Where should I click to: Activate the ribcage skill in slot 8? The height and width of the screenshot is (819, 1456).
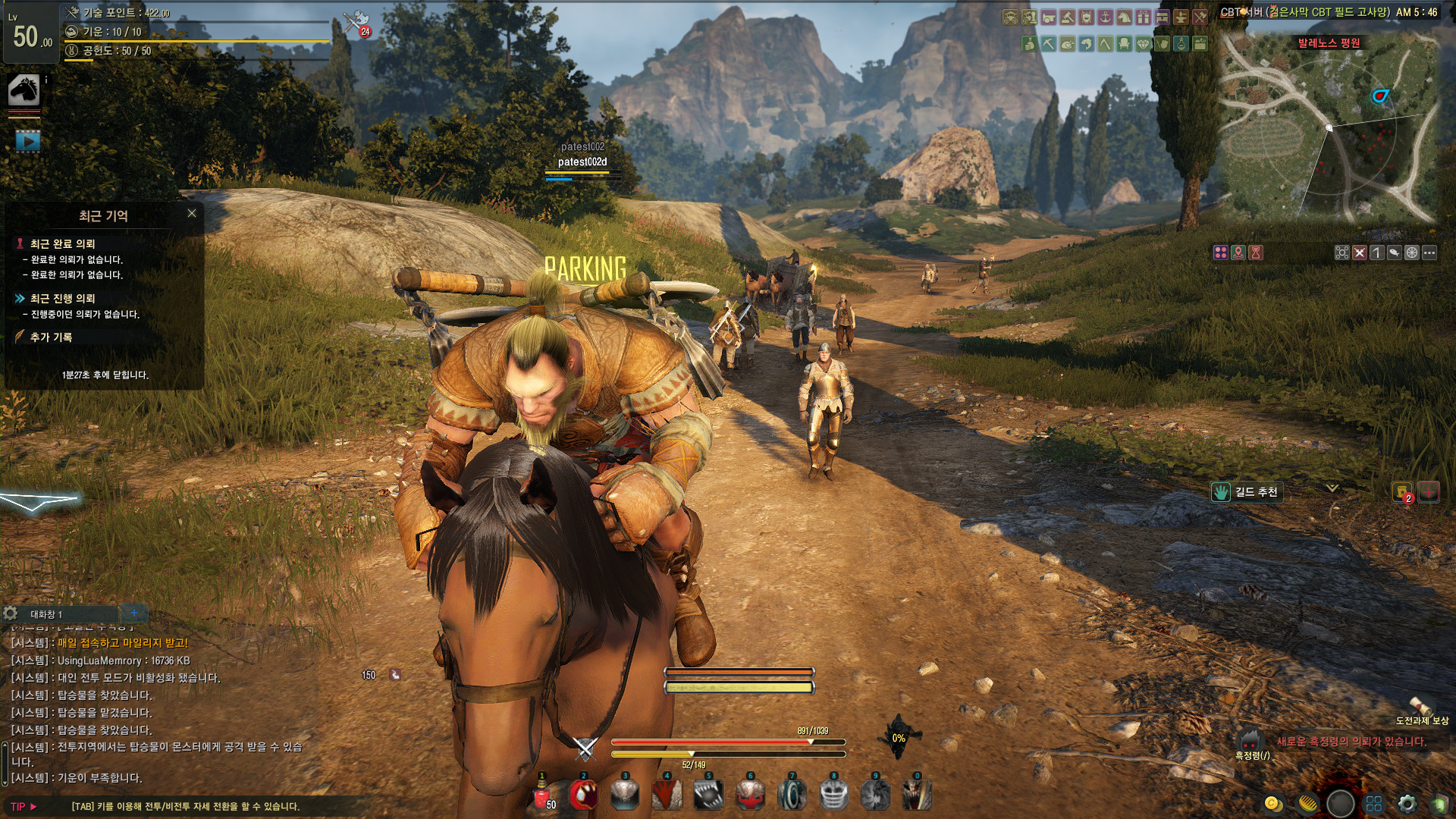[834, 795]
